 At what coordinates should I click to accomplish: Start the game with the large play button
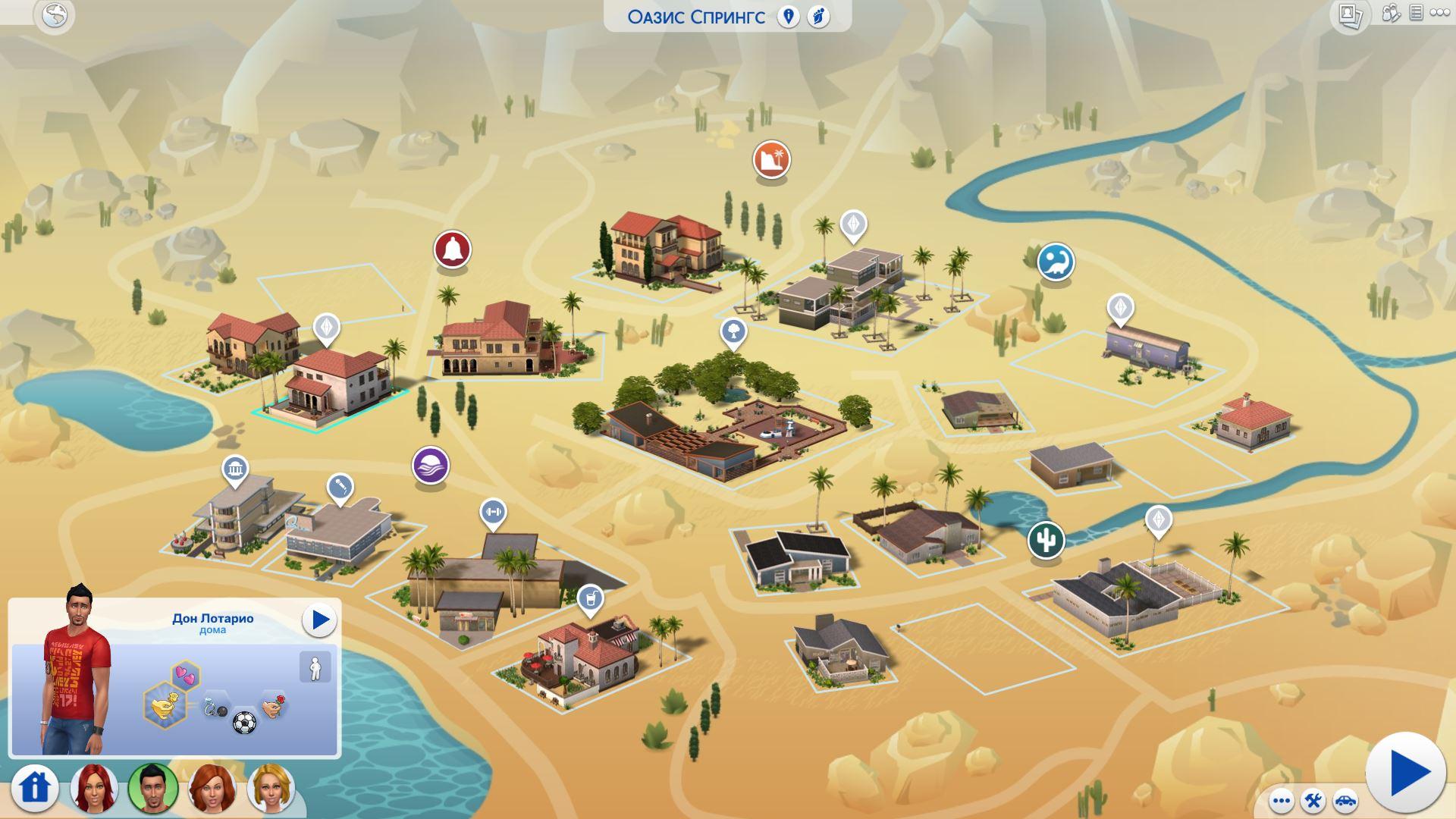point(1405,773)
